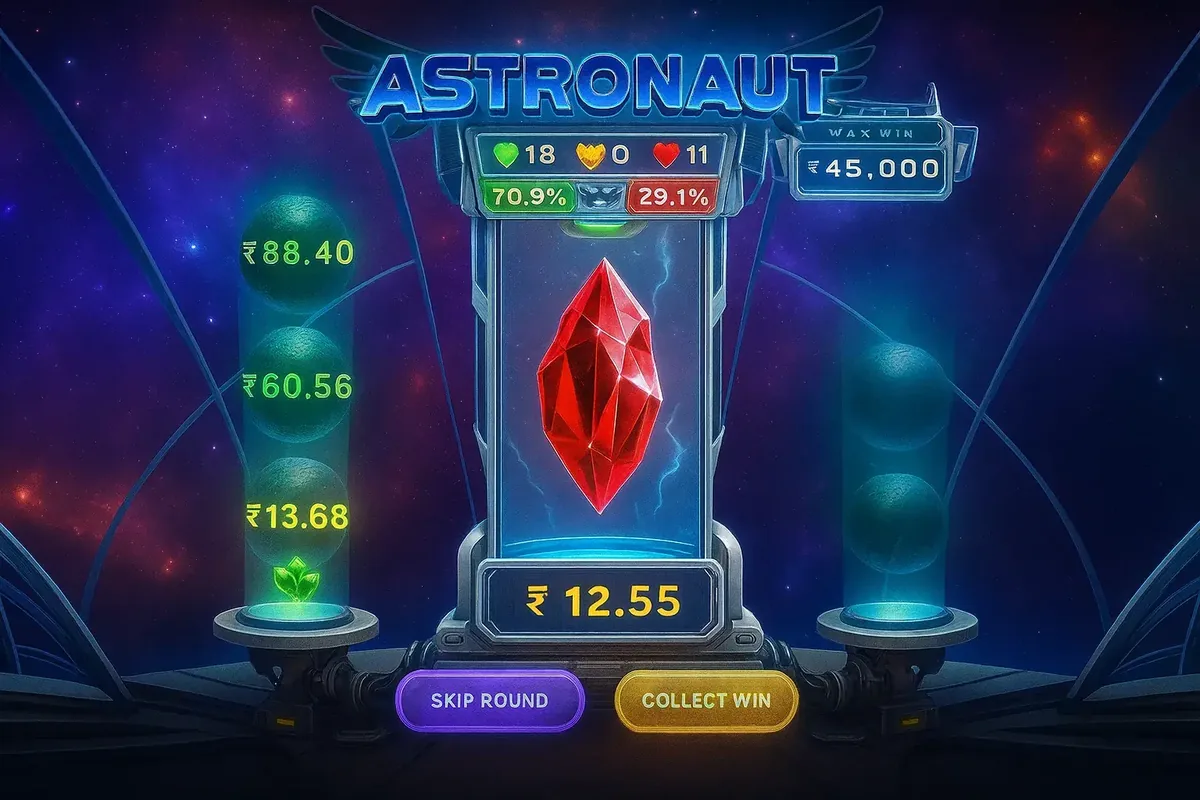This screenshot has height=800, width=1200.
Task: Click the Skip Round button
Action: coord(490,700)
